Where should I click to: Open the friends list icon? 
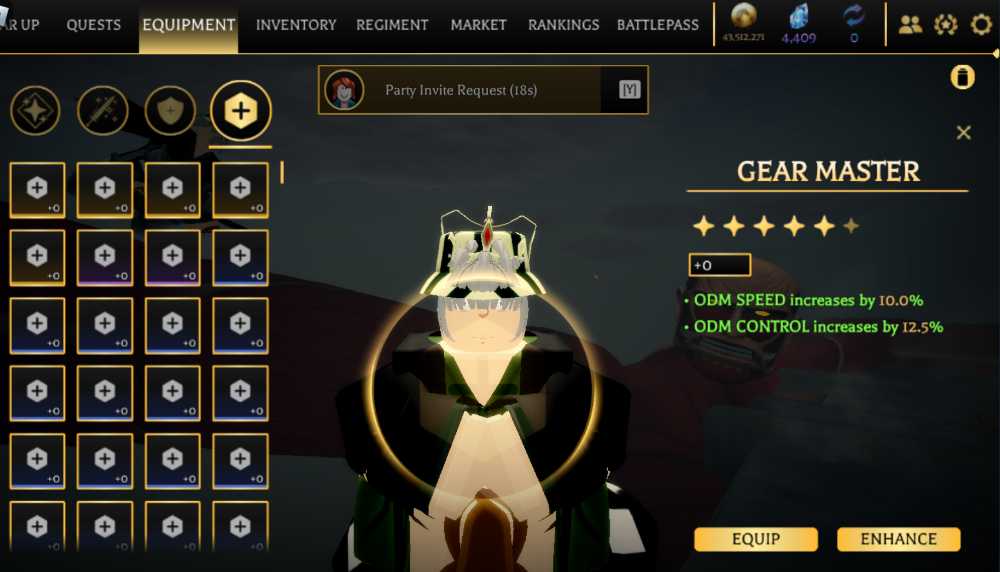point(910,25)
